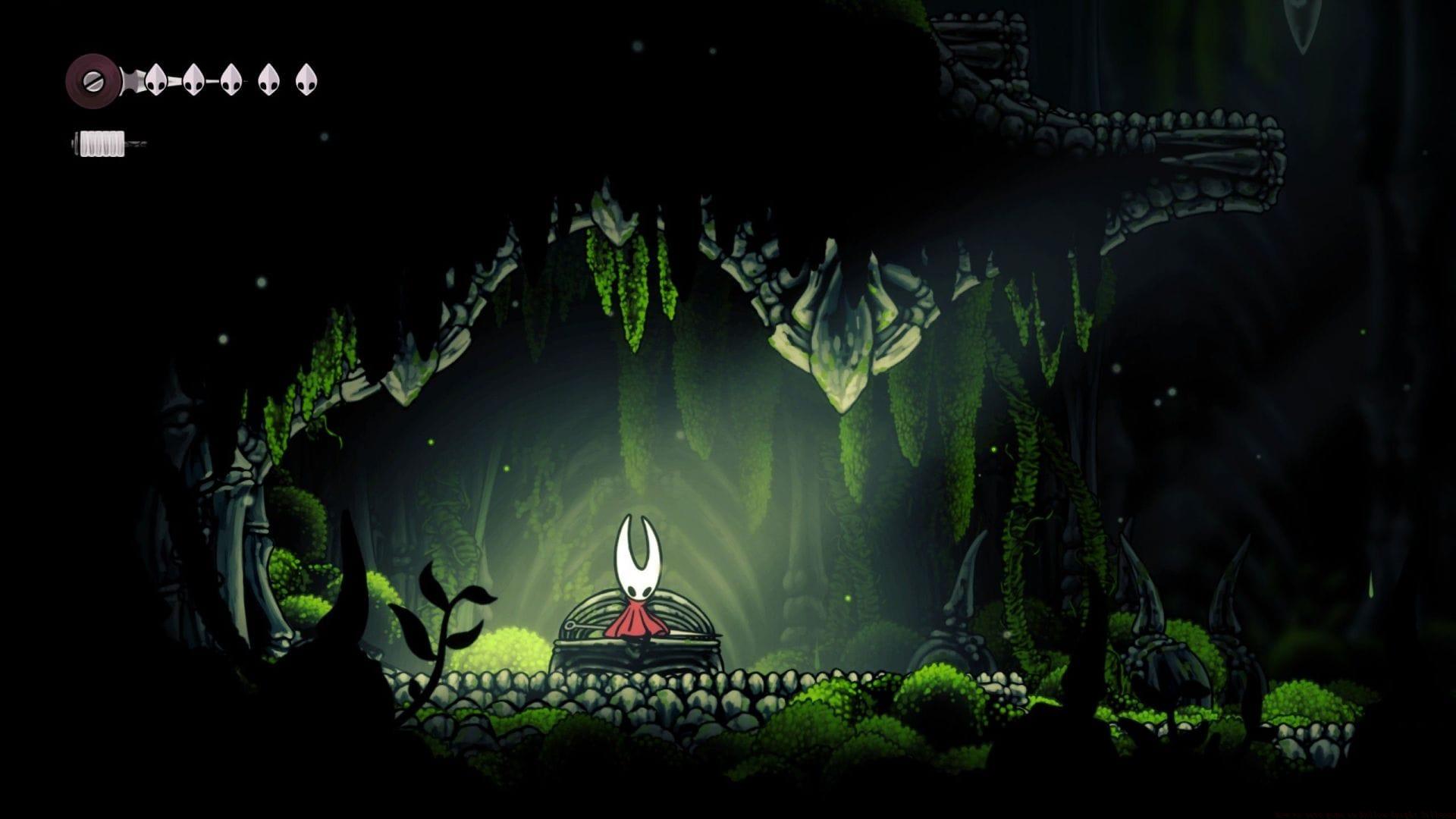Image resolution: width=1456 pixels, height=819 pixels.
Task: Click the gap between third and fourth masks
Action: [249, 80]
